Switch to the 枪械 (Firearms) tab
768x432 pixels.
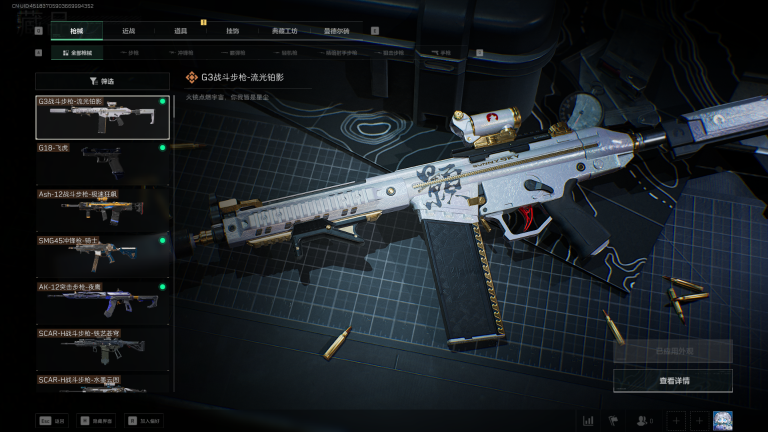click(x=76, y=31)
